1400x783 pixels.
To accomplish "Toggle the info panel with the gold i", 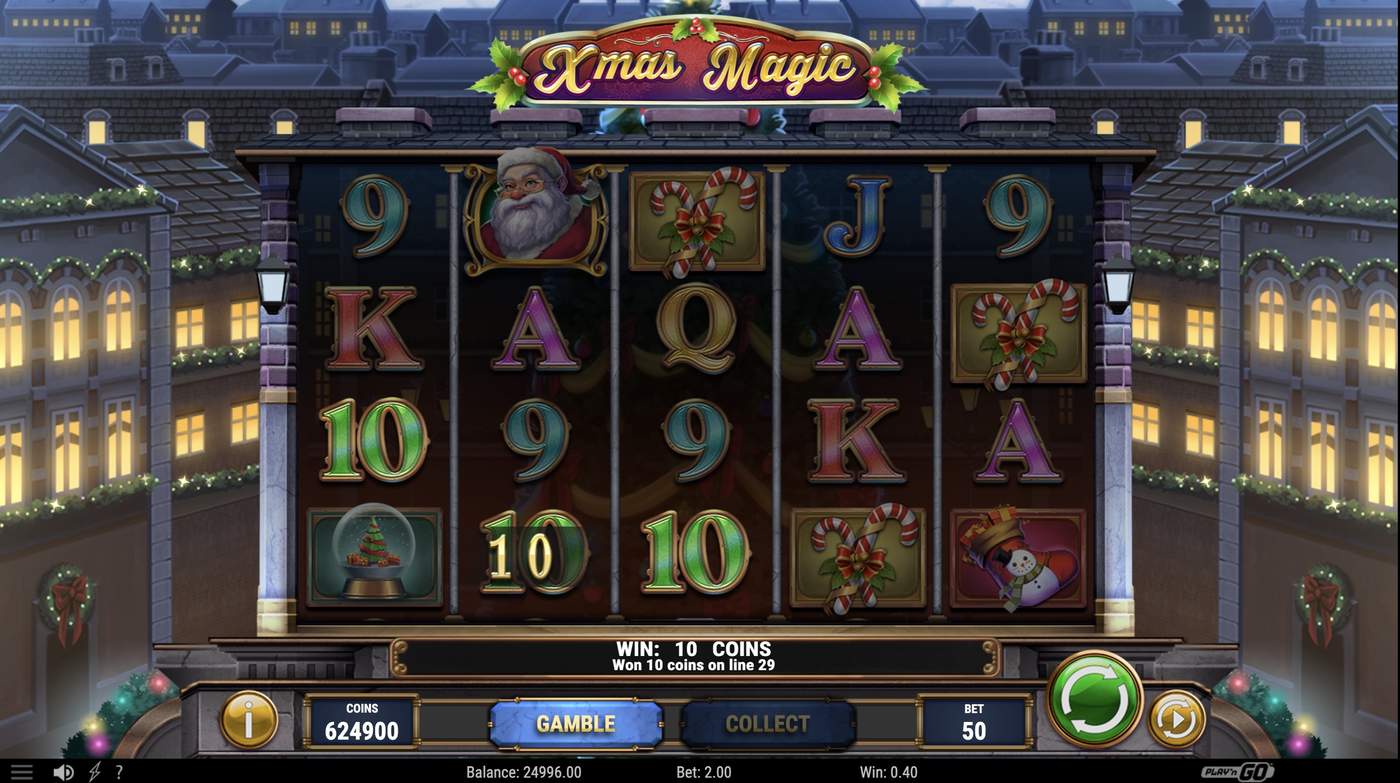I will [x=248, y=718].
